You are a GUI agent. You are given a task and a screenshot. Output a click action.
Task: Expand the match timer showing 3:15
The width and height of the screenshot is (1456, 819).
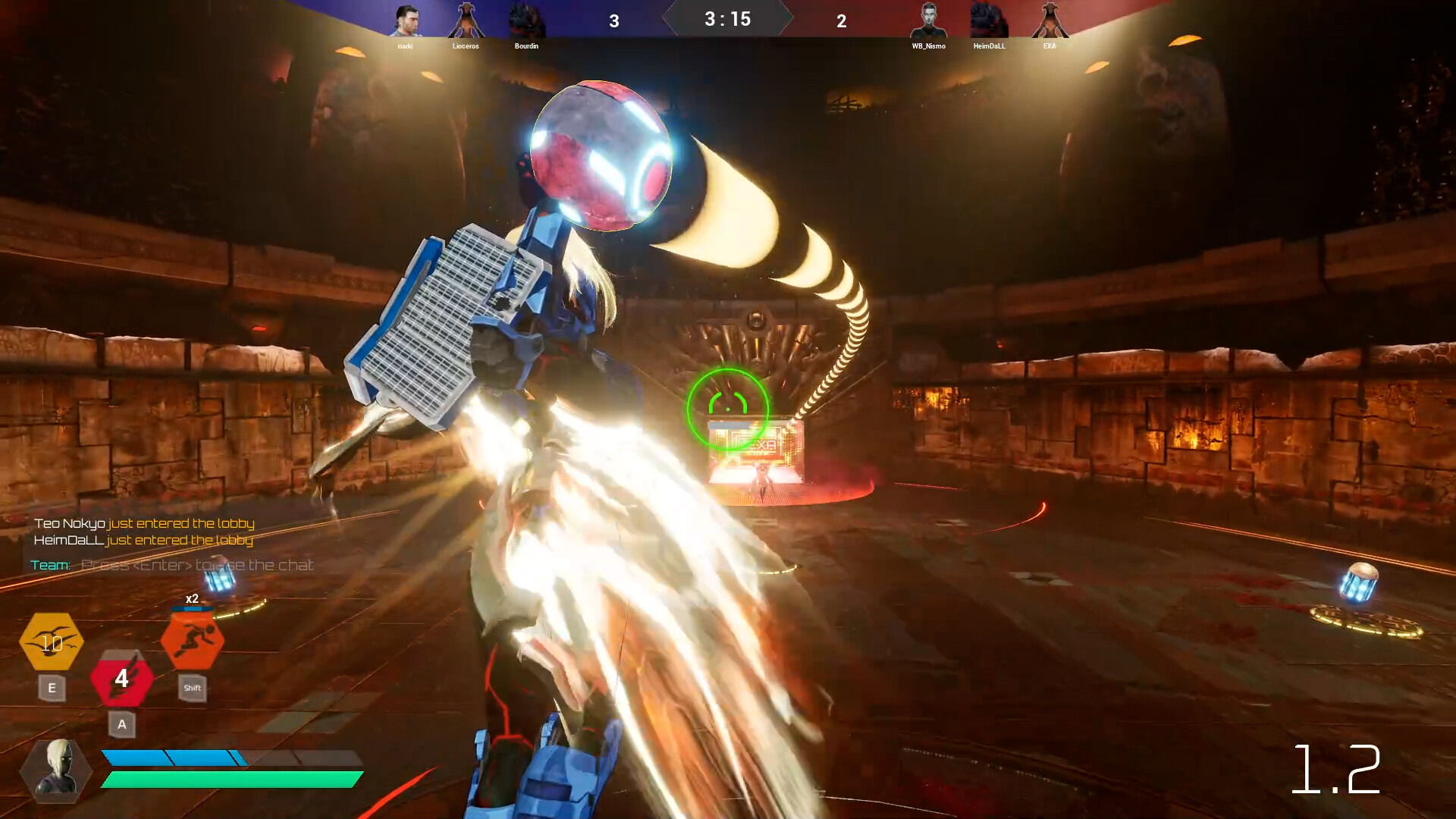(727, 19)
